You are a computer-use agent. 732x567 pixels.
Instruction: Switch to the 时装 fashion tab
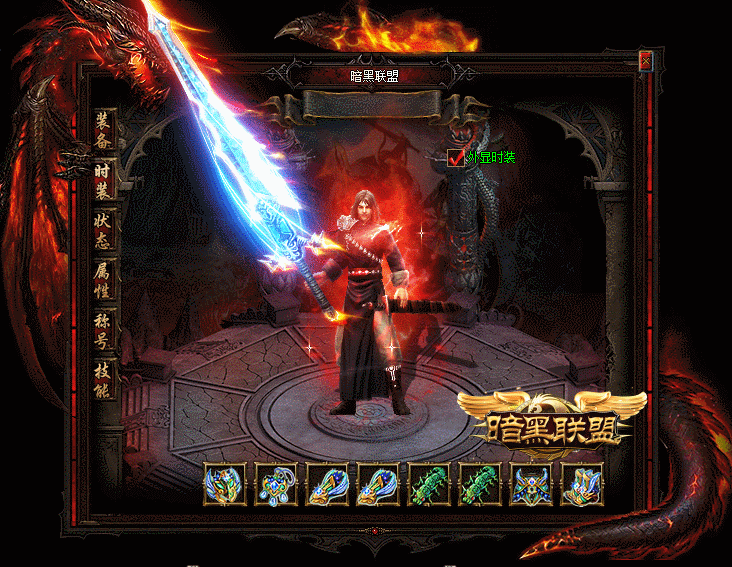103,182
